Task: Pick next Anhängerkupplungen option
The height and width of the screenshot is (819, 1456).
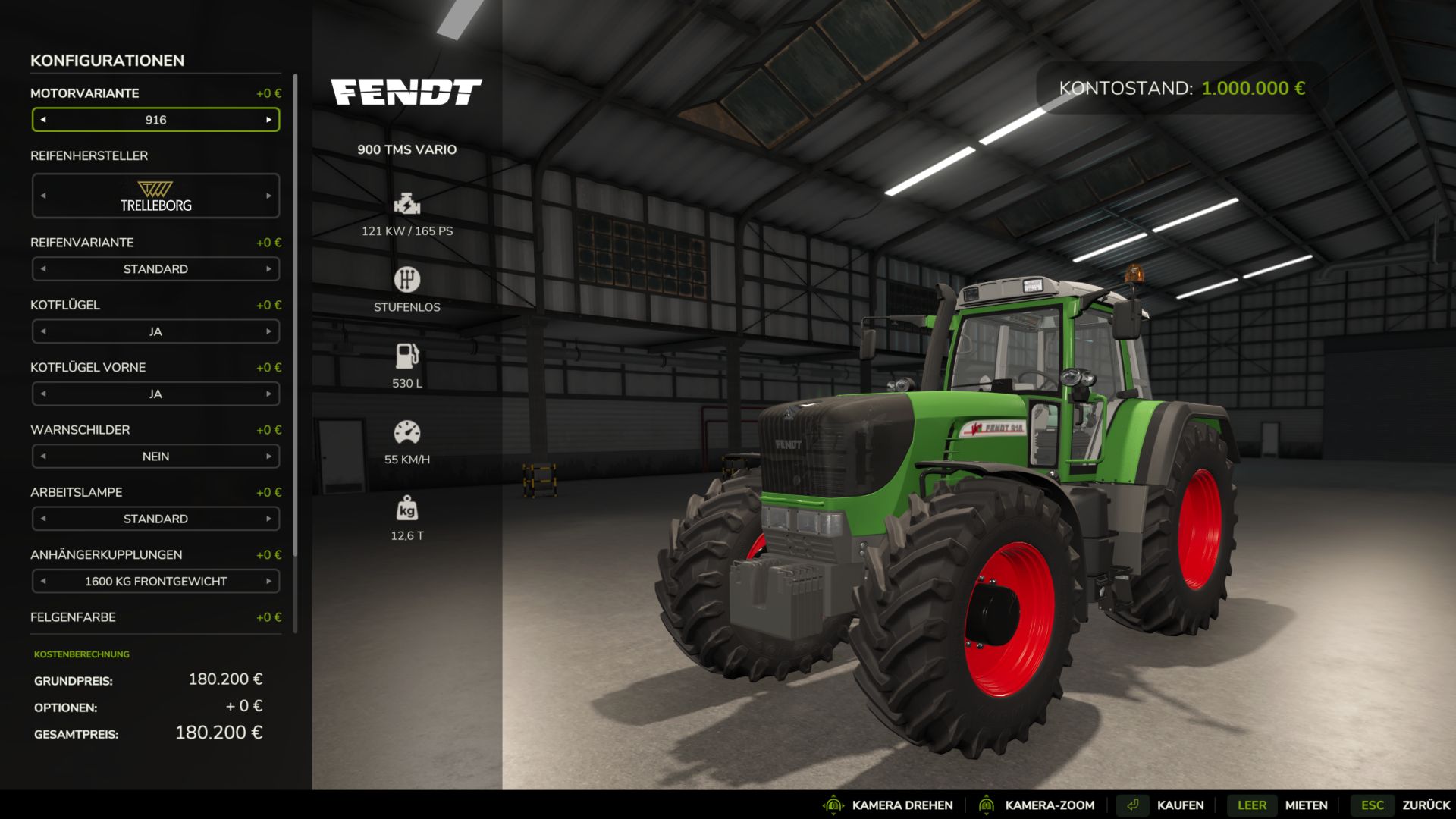Action: 268,582
